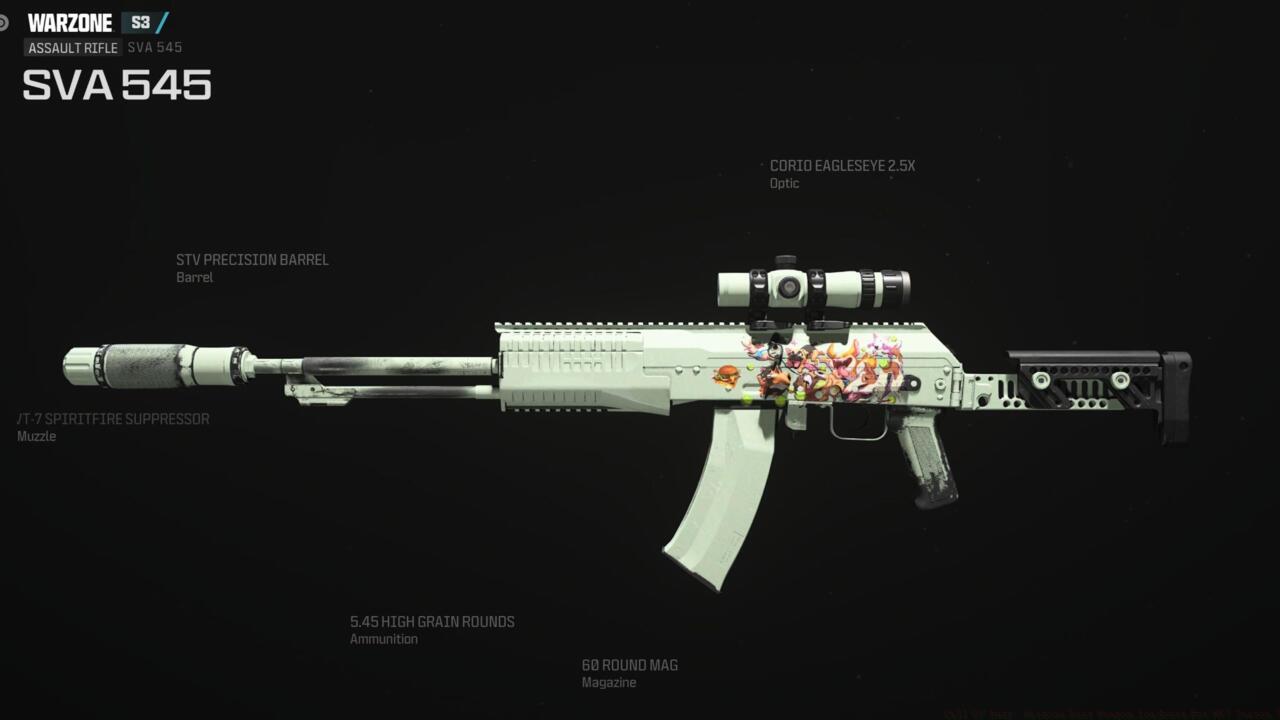1280x720 pixels.
Task: Click the Optic slot sublabel
Action: 783,183
